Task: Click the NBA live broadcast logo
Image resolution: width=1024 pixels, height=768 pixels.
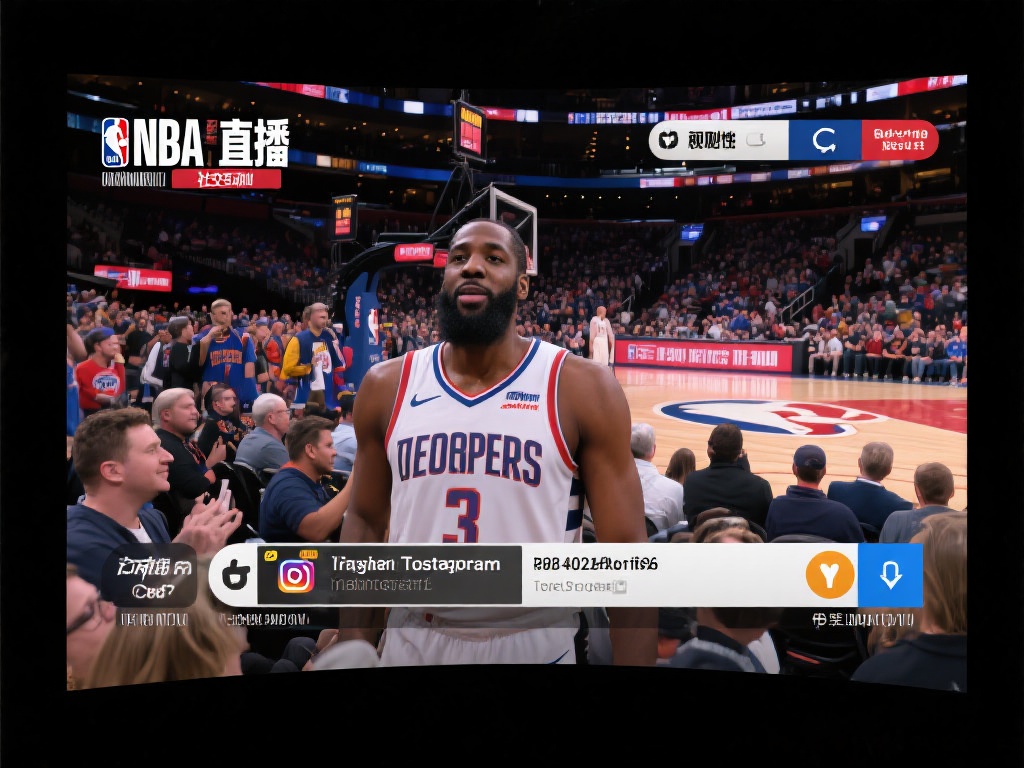Action: click(x=195, y=142)
